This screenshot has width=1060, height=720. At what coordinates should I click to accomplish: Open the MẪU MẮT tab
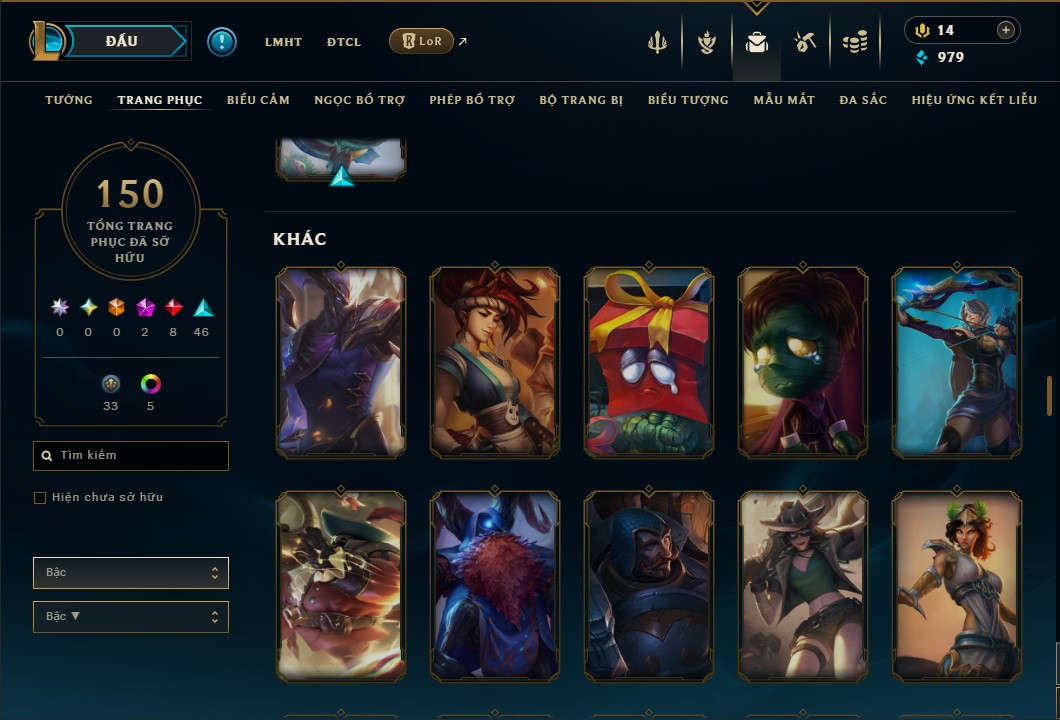[x=784, y=100]
